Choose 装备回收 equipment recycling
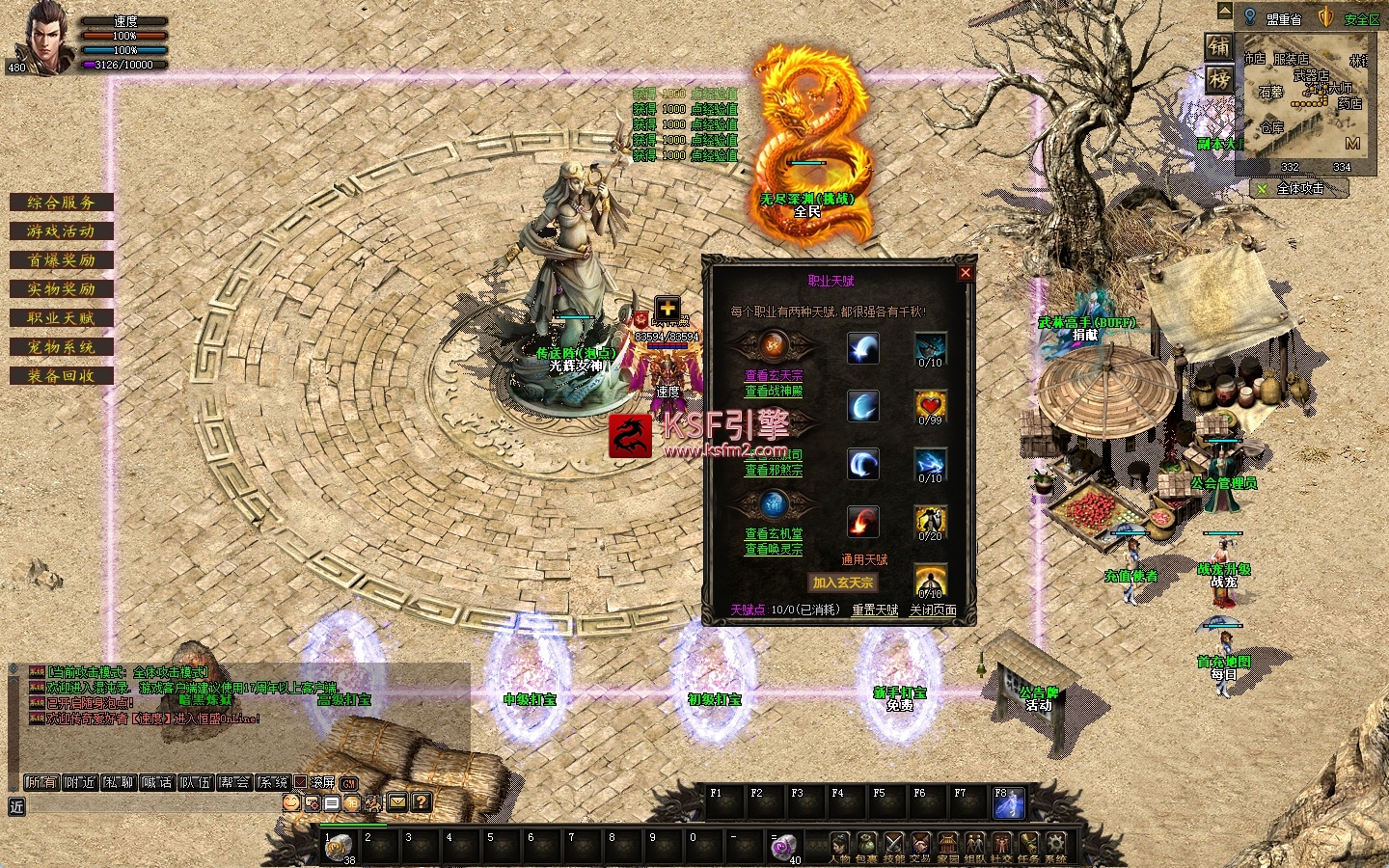Viewport: 1389px width, 868px height. [x=61, y=376]
